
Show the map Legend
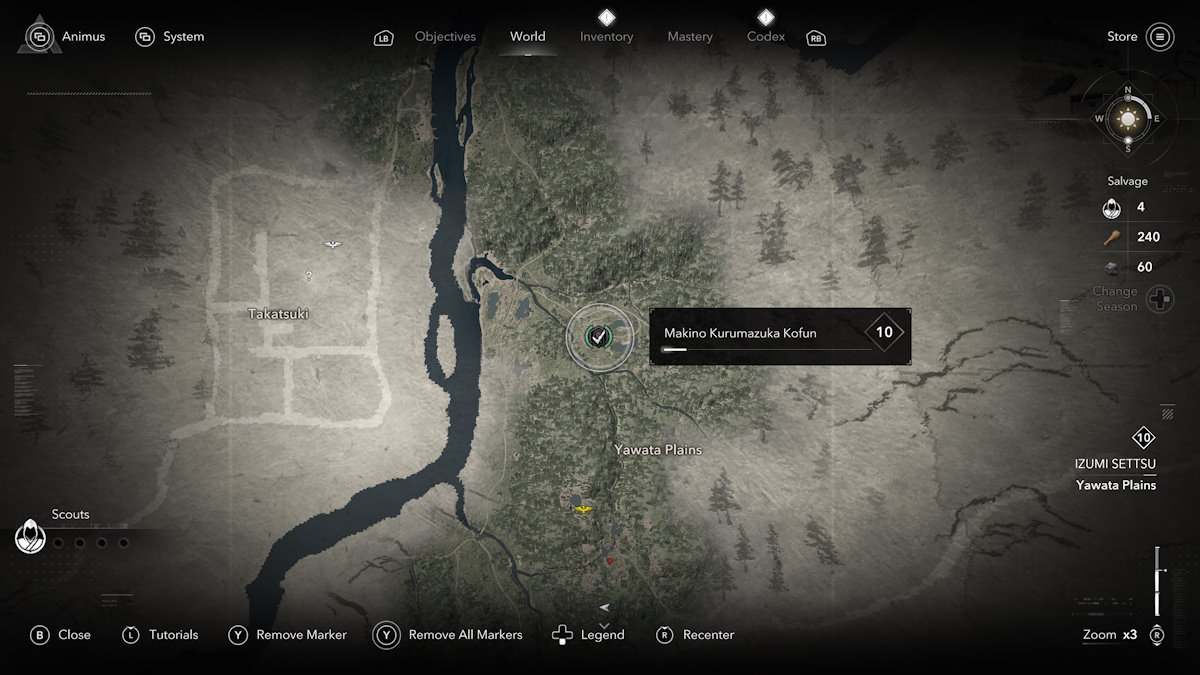click(588, 635)
